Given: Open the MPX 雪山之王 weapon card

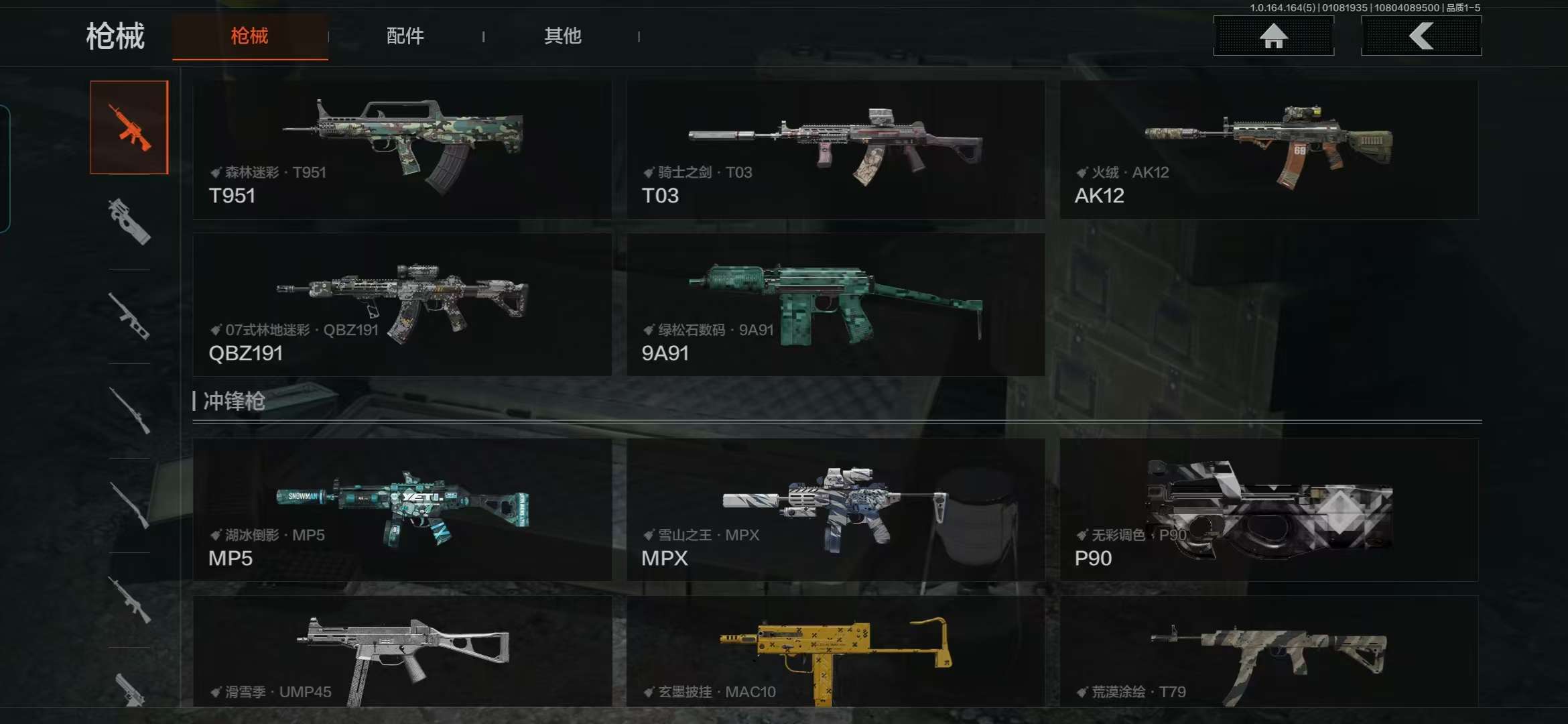Looking at the screenshot, I should point(834,513).
